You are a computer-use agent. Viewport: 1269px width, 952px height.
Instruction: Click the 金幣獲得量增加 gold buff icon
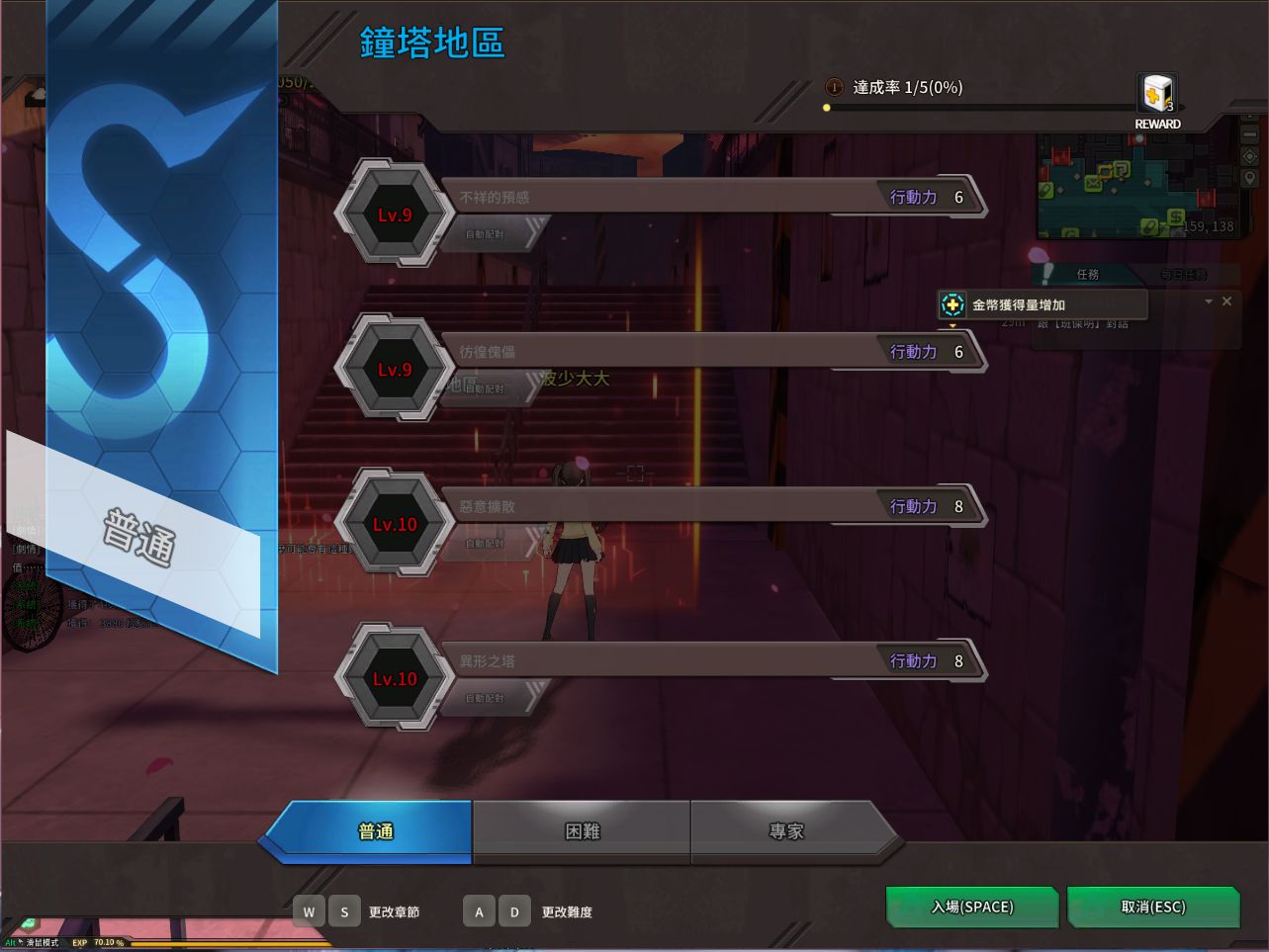951,304
